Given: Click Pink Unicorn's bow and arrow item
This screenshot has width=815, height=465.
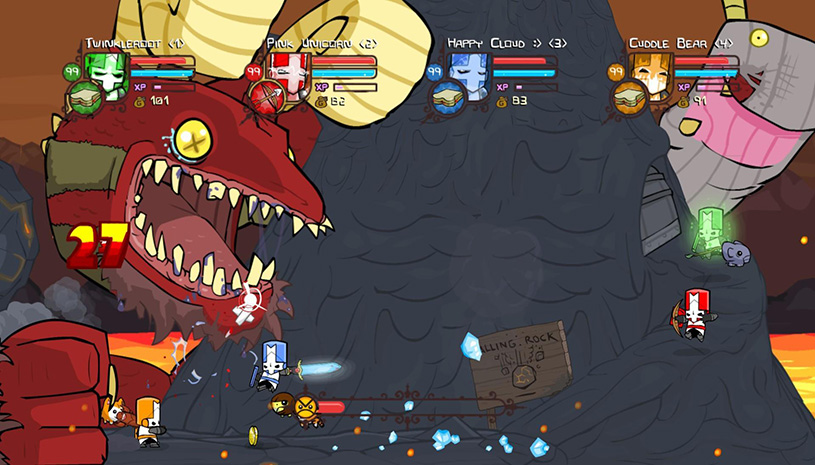Looking at the screenshot, I should [x=265, y=97].
